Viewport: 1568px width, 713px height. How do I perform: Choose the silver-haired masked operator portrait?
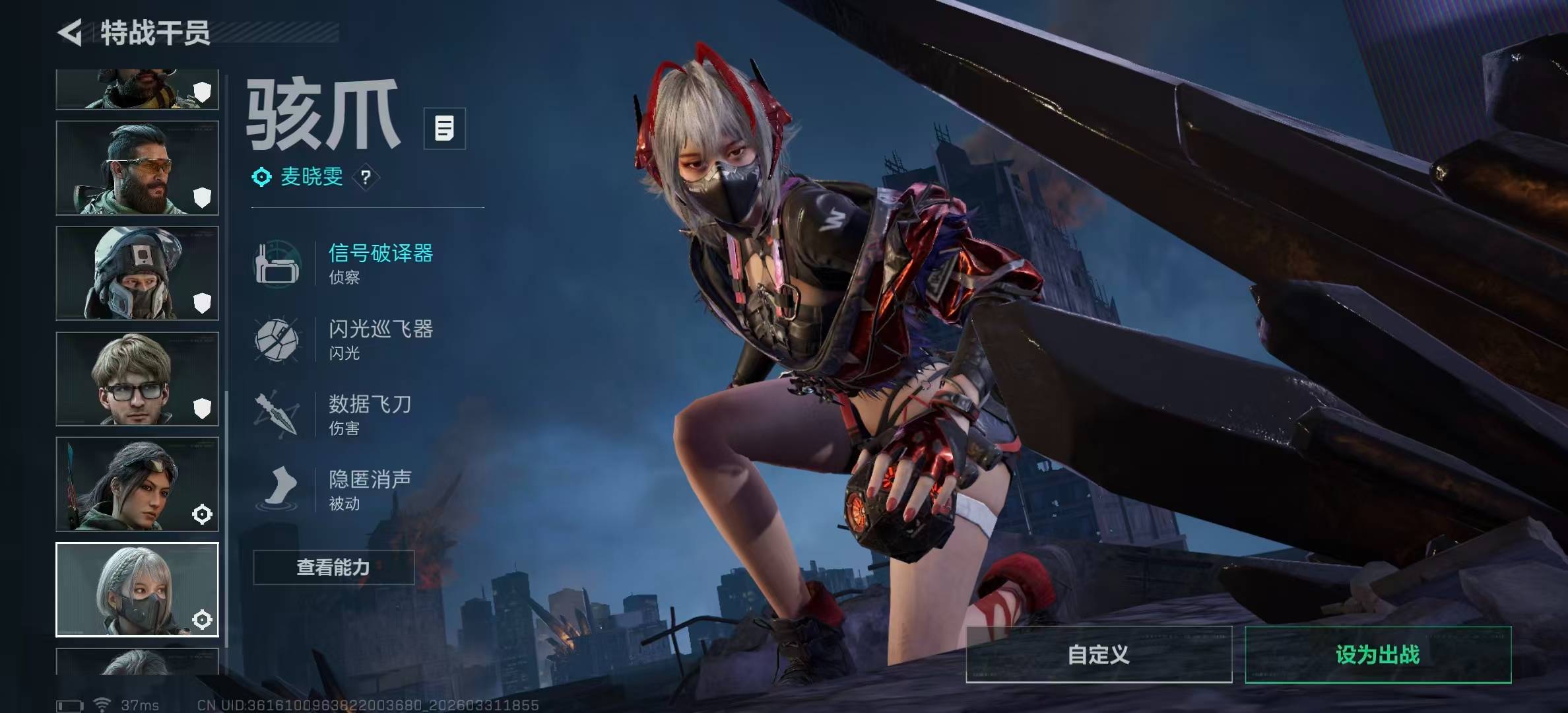pos(137,590)
